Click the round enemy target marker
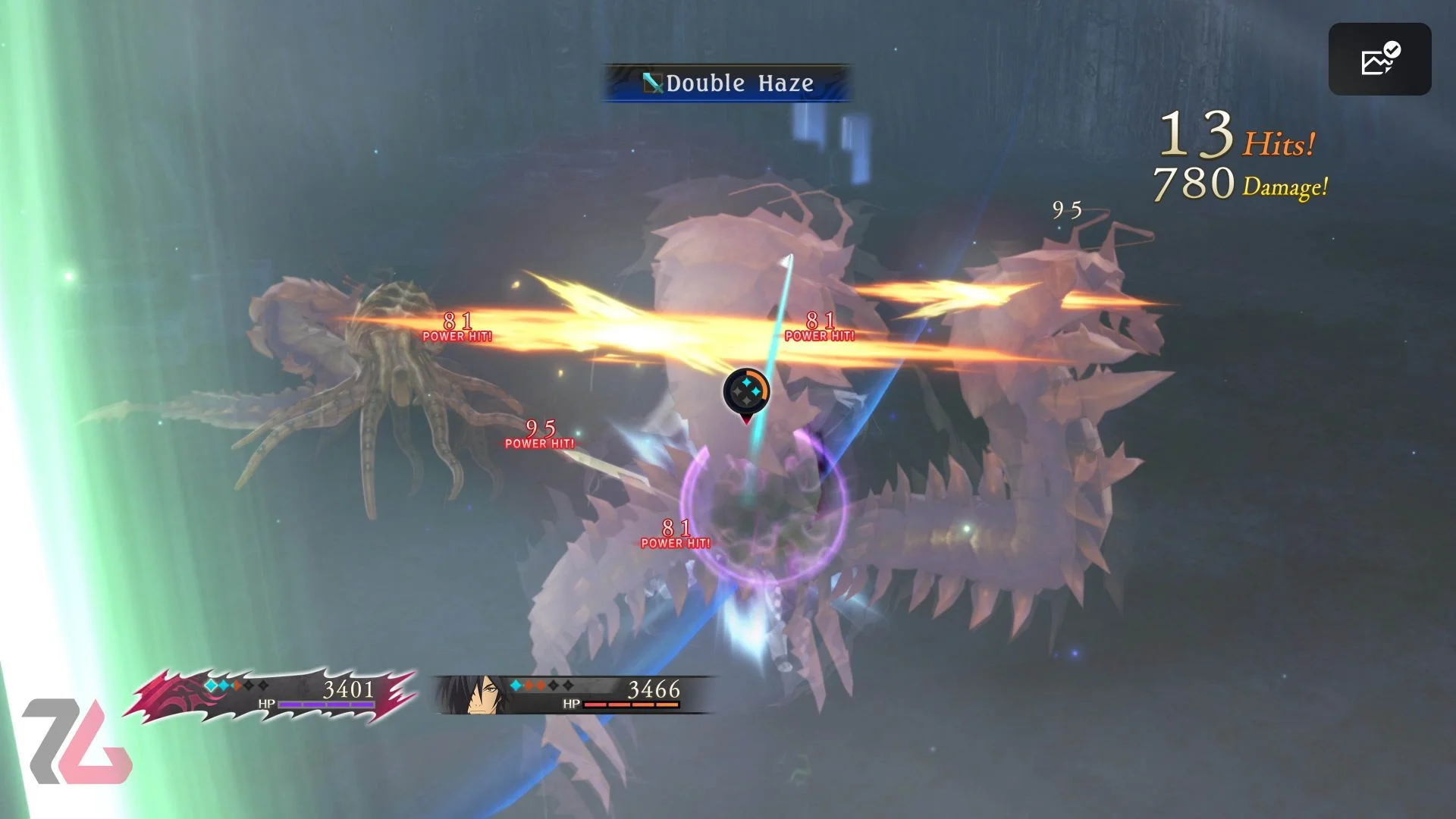 click(x=746, y=392)
